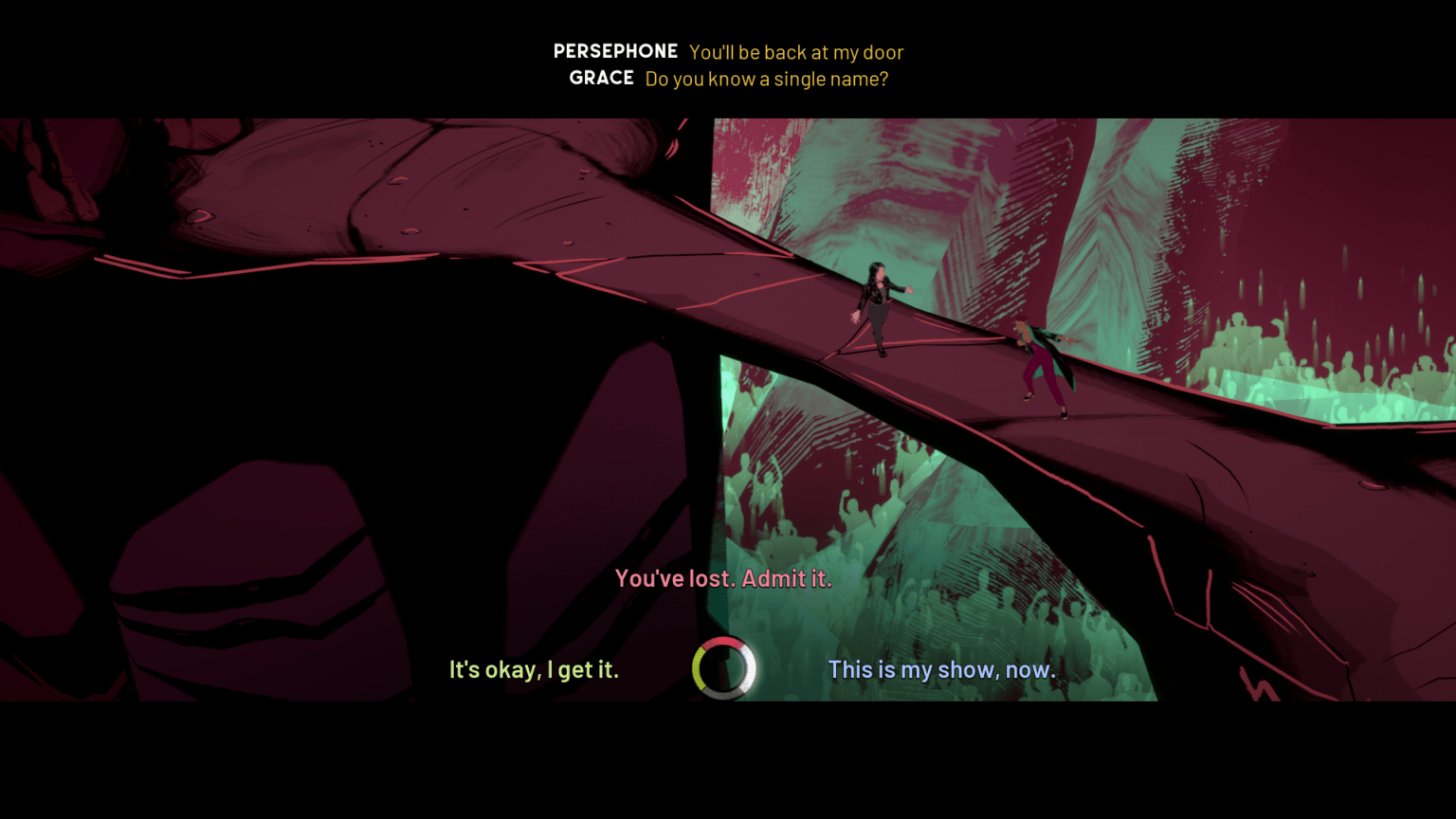Select the red segment of the choice wheel

tap(722, 642)
